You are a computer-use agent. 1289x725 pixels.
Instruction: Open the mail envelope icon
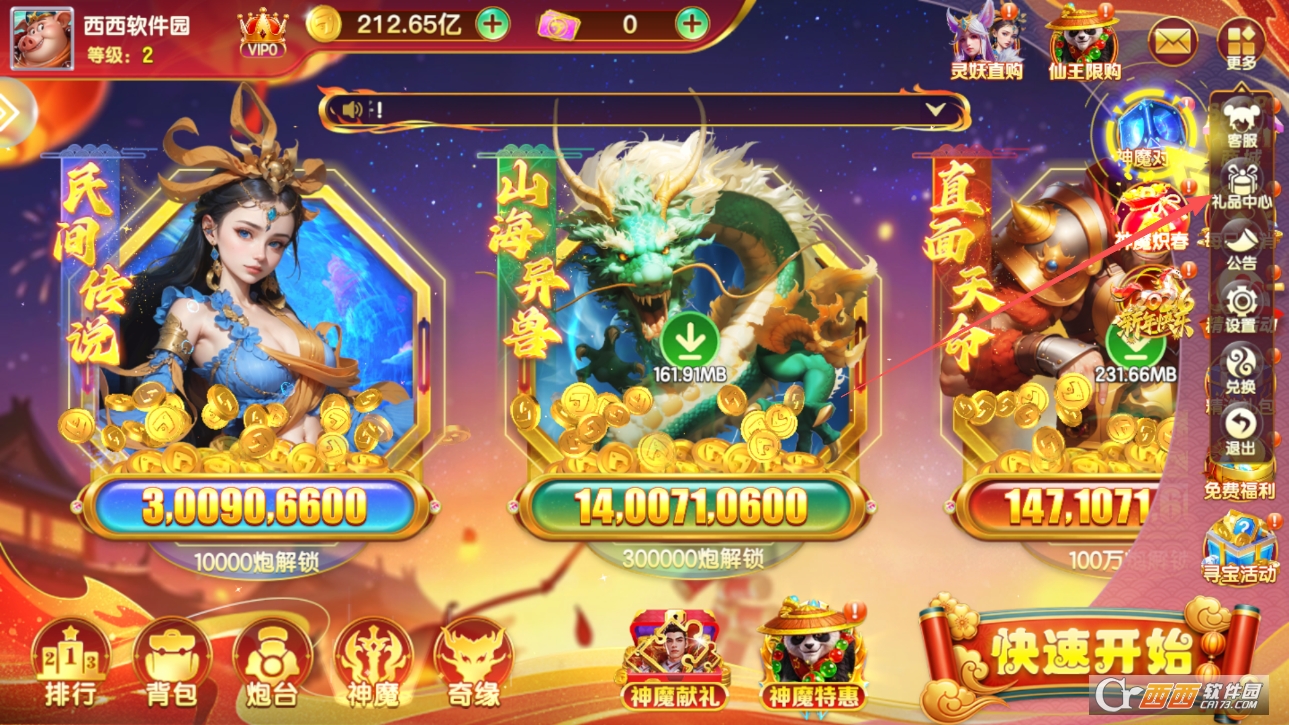click(x=1174, y=42)
